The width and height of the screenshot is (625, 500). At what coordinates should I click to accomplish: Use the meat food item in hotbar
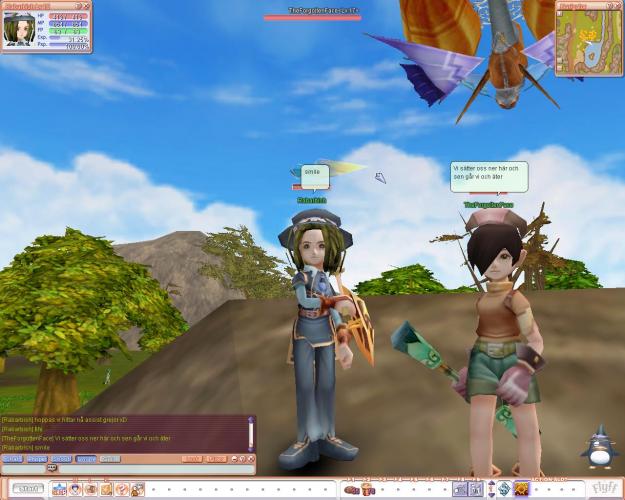(352, 489)
